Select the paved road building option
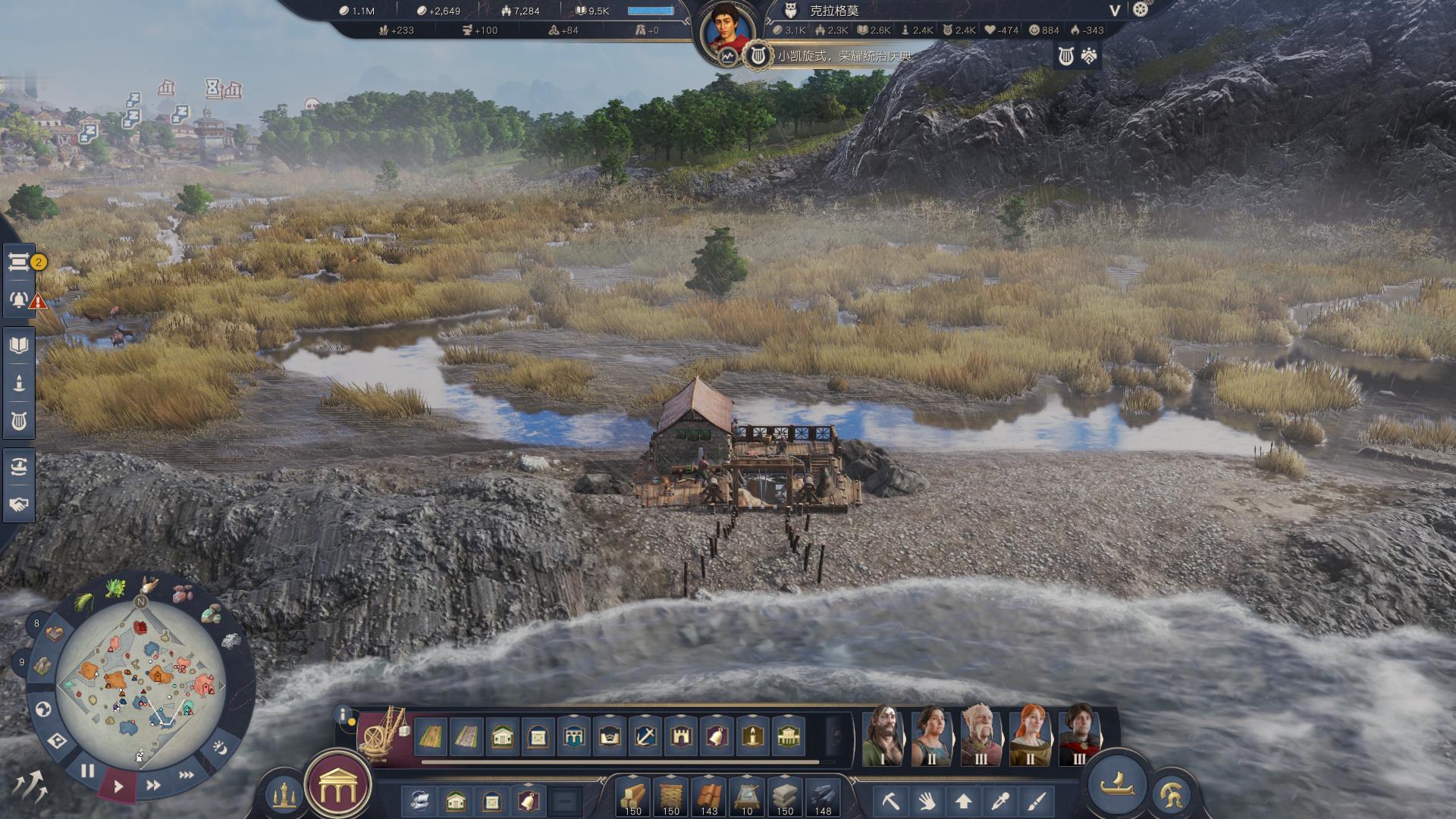Screen dimensions: 1456x819 [x=466, y=736]
